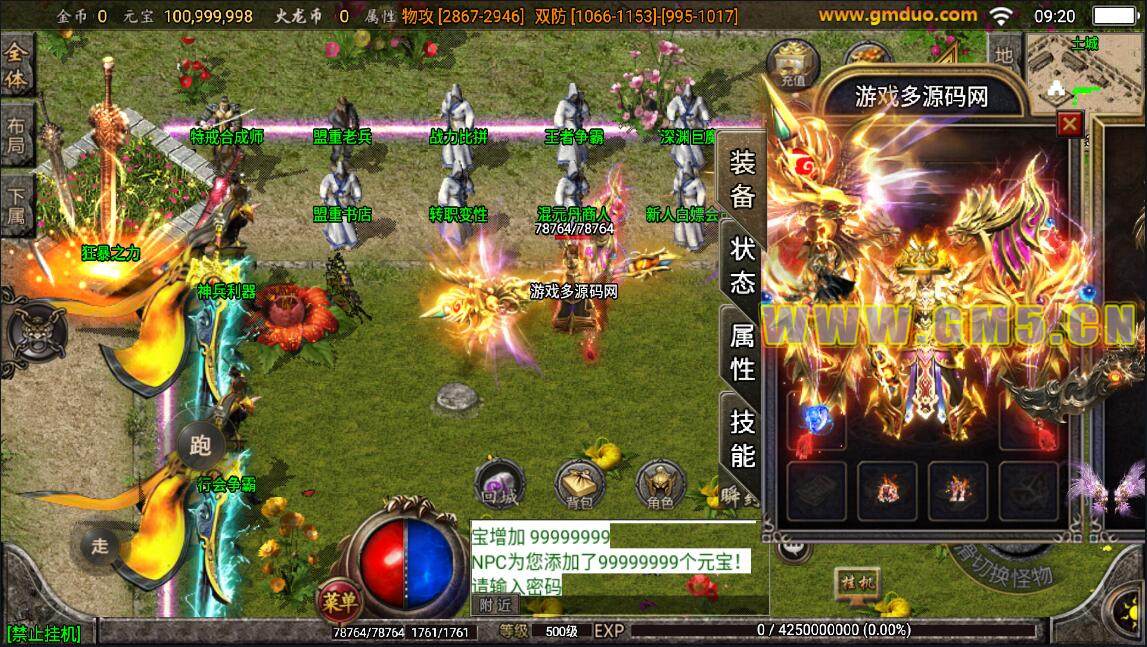This screenshot has width=1147, height=647.
Task: Open the 布局 layout button
Action: pyautogui.click(x=17, y=138)
